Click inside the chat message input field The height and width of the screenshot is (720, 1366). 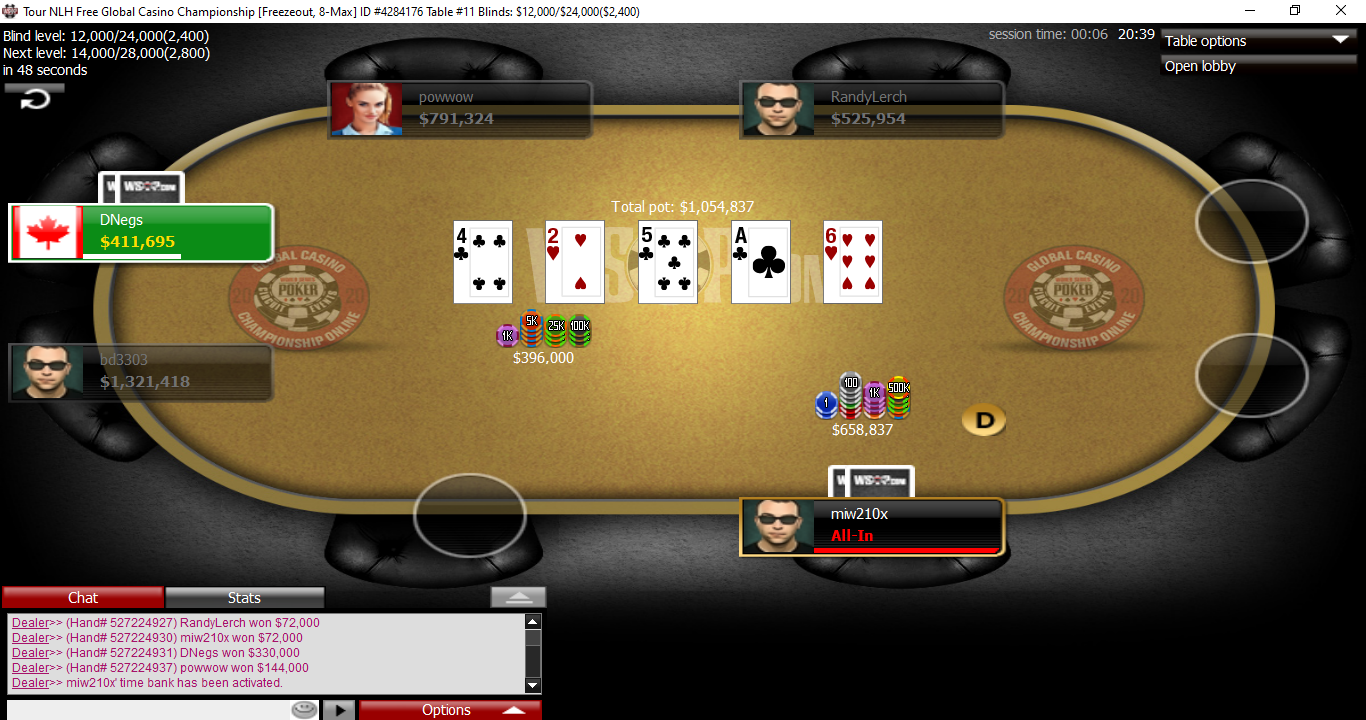pos(150,709)
